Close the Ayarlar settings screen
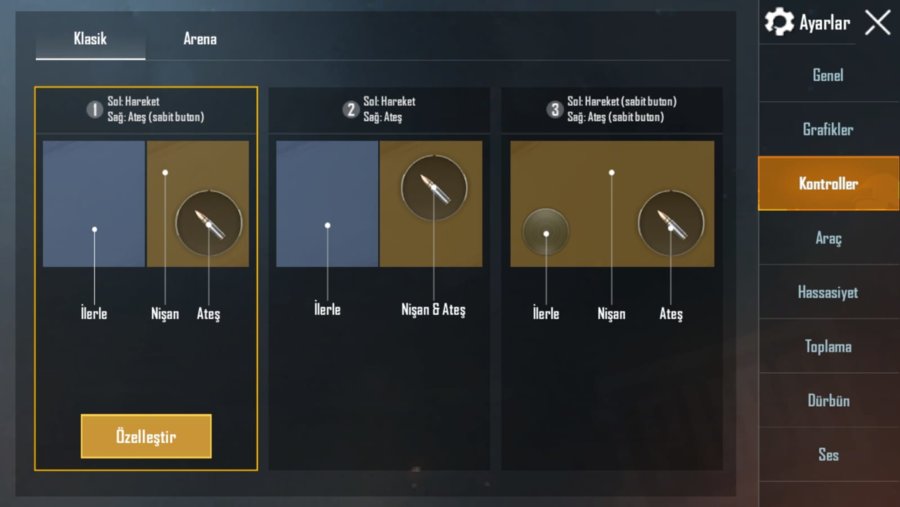Image resolution: width=900 pixels, height=507 pixels. [x=877, y=23]
